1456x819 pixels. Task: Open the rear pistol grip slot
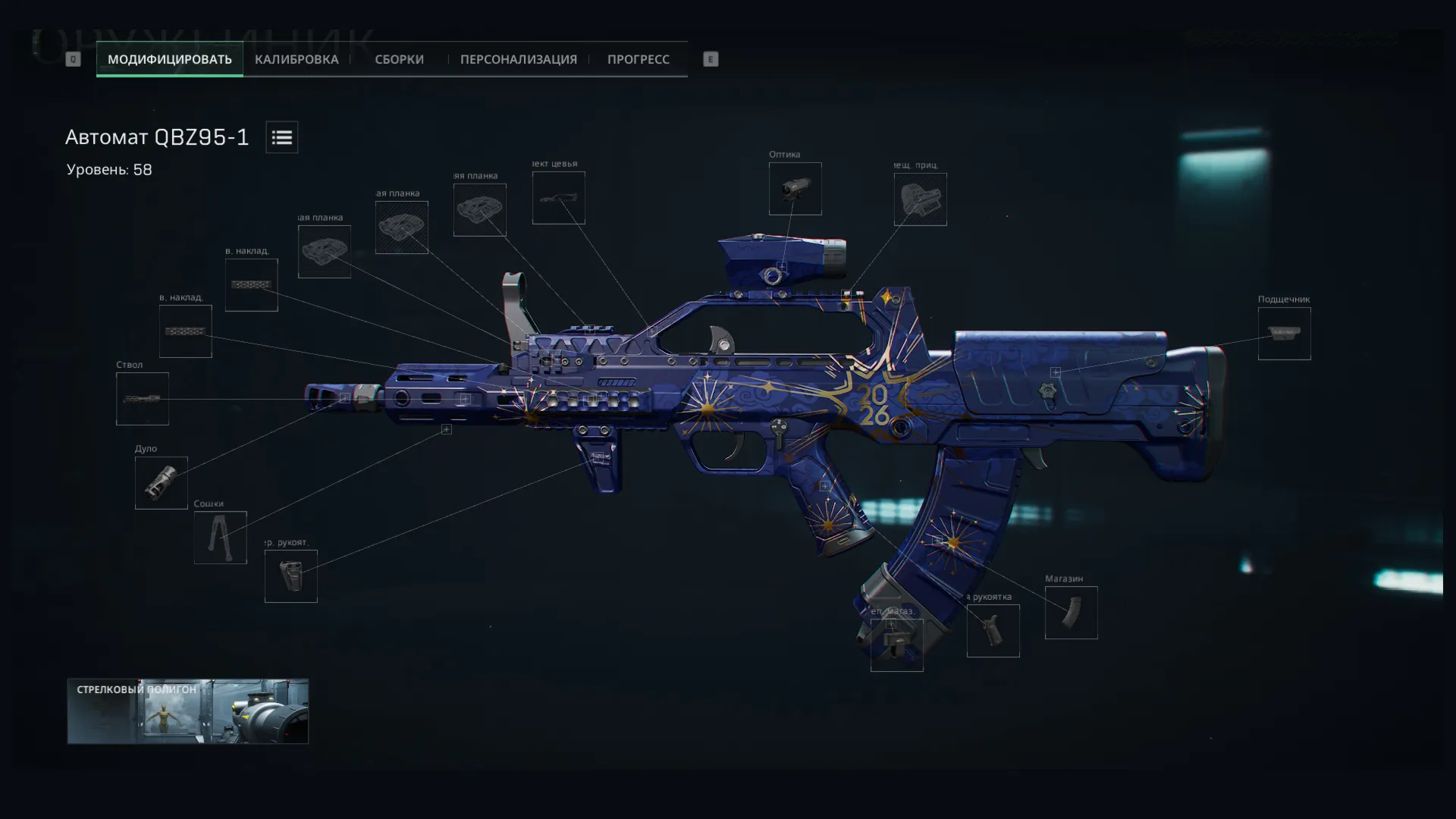coord(993,631)
